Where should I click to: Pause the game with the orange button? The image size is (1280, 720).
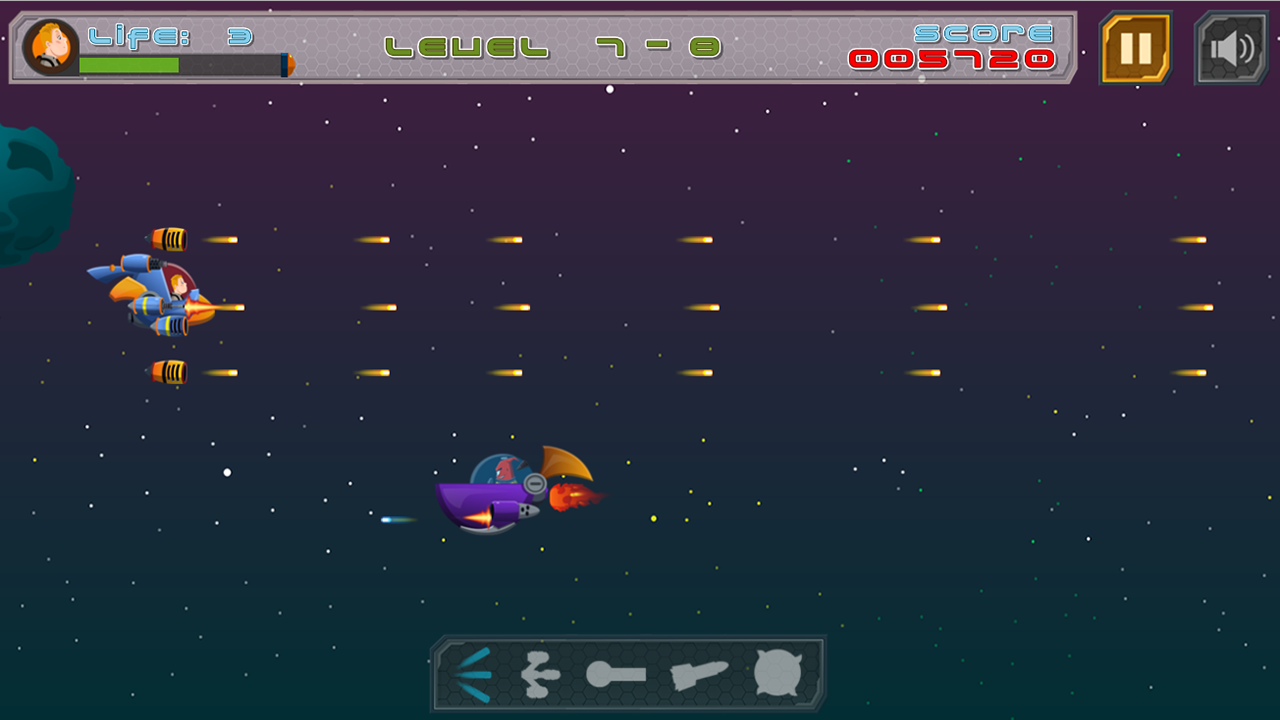click(x=1135, y=48)
